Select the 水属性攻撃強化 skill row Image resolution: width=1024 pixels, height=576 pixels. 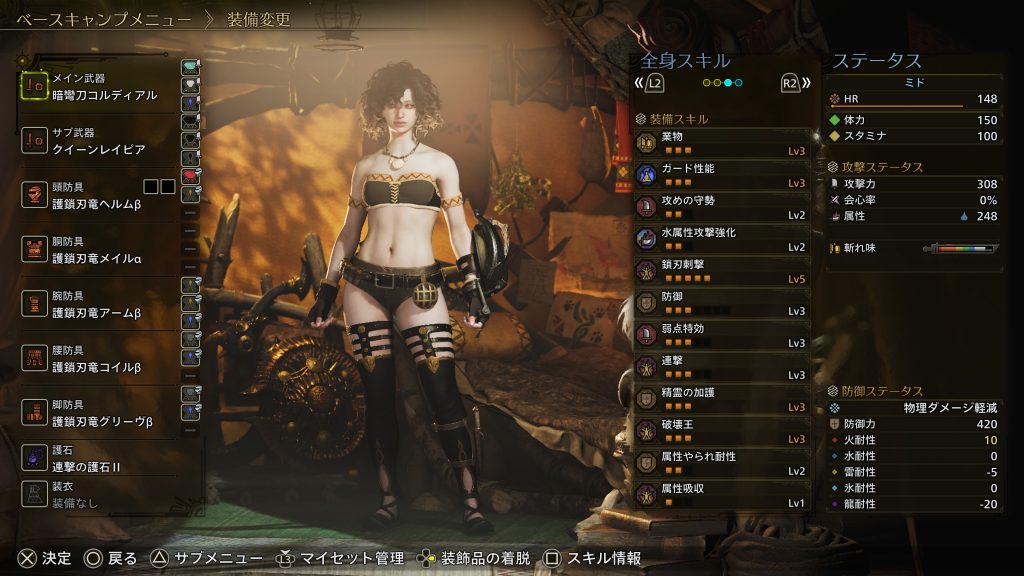(724, 238)
